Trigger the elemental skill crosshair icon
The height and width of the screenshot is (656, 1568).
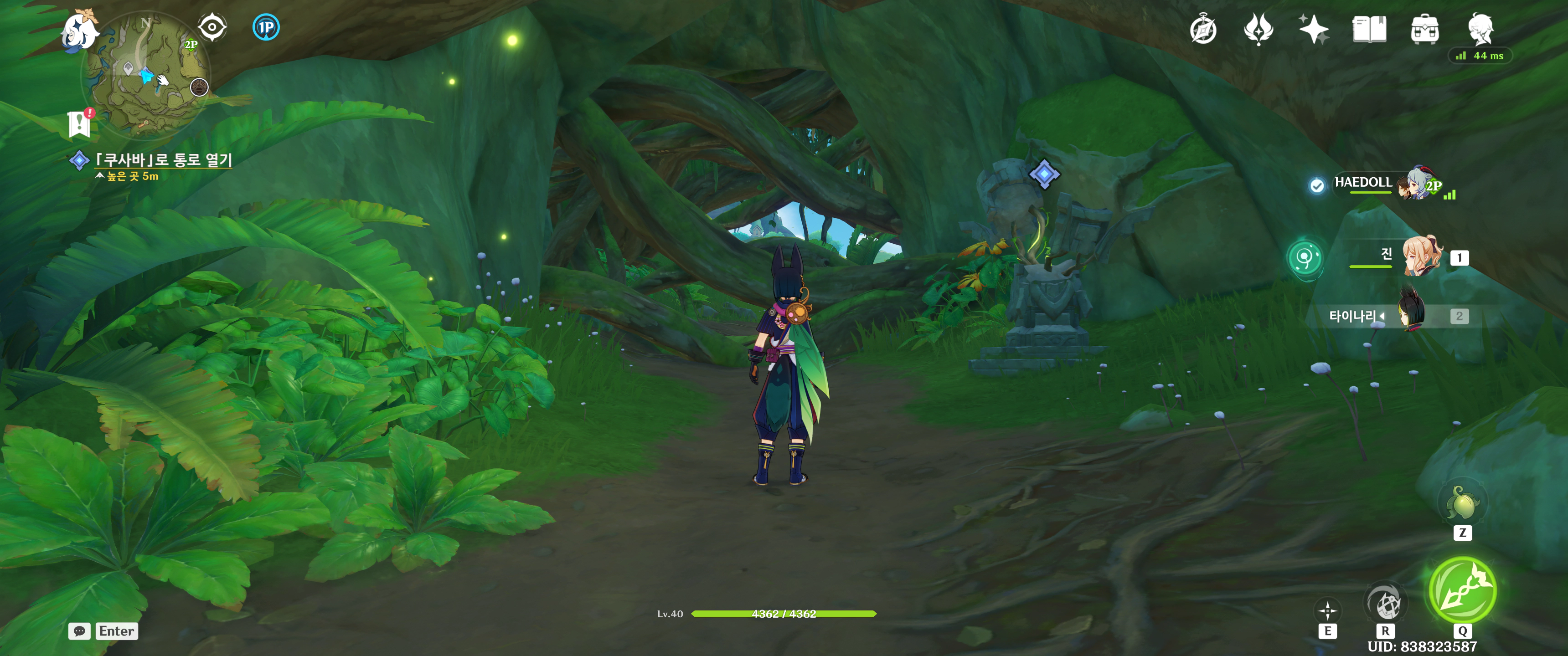(x=1327, y=610)
